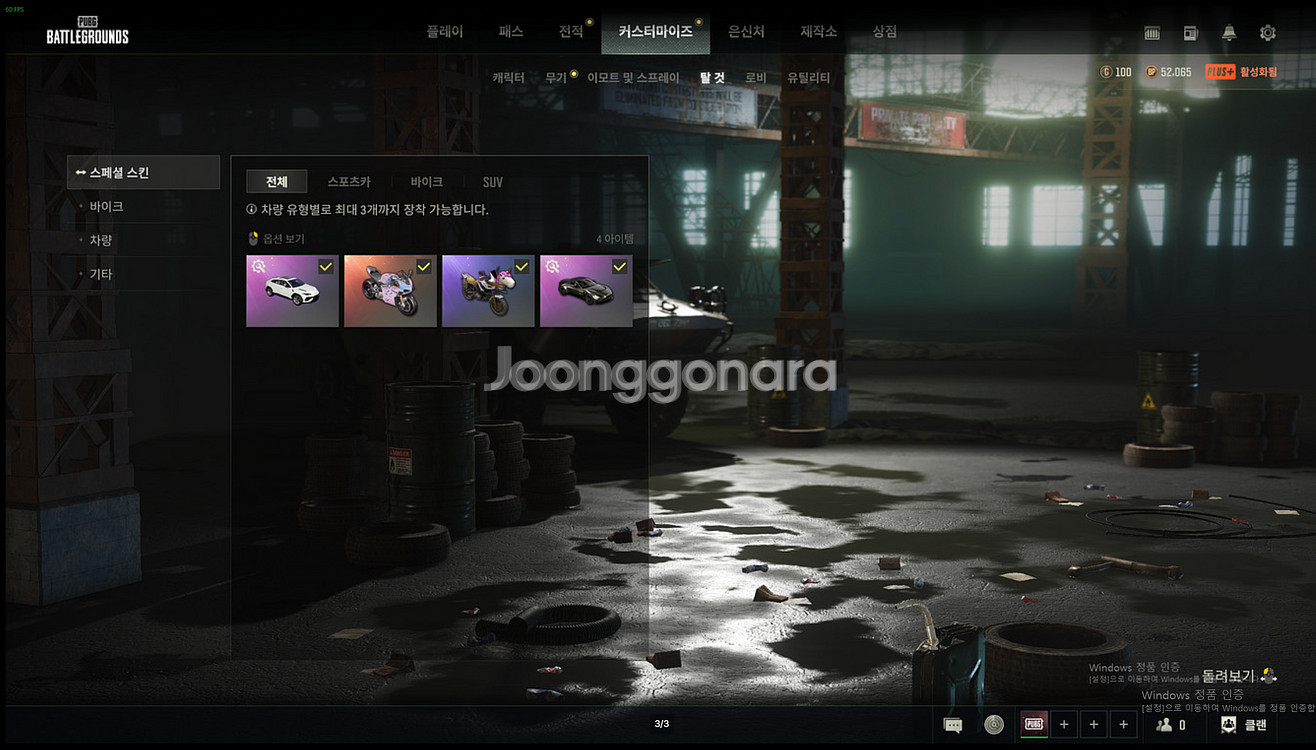
Task: Open the 플레이 (Play) menu
Action: 445,32
